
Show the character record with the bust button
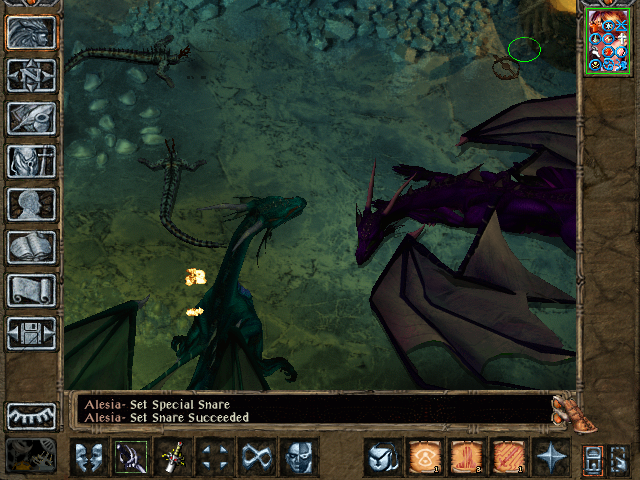coord(31,204)
